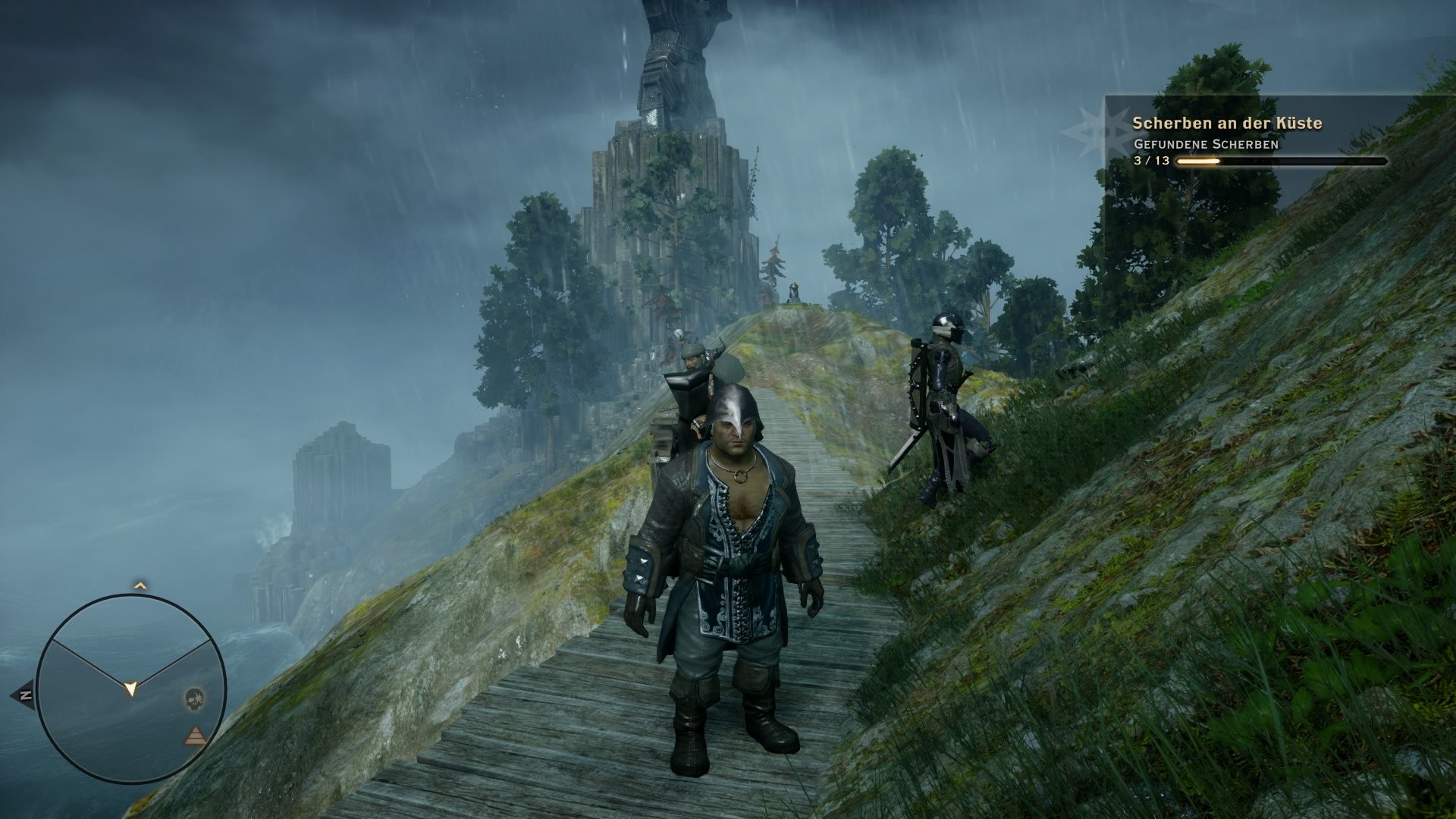
Task: Click the gold chevron above the minimap
Action: coord(139,585)
